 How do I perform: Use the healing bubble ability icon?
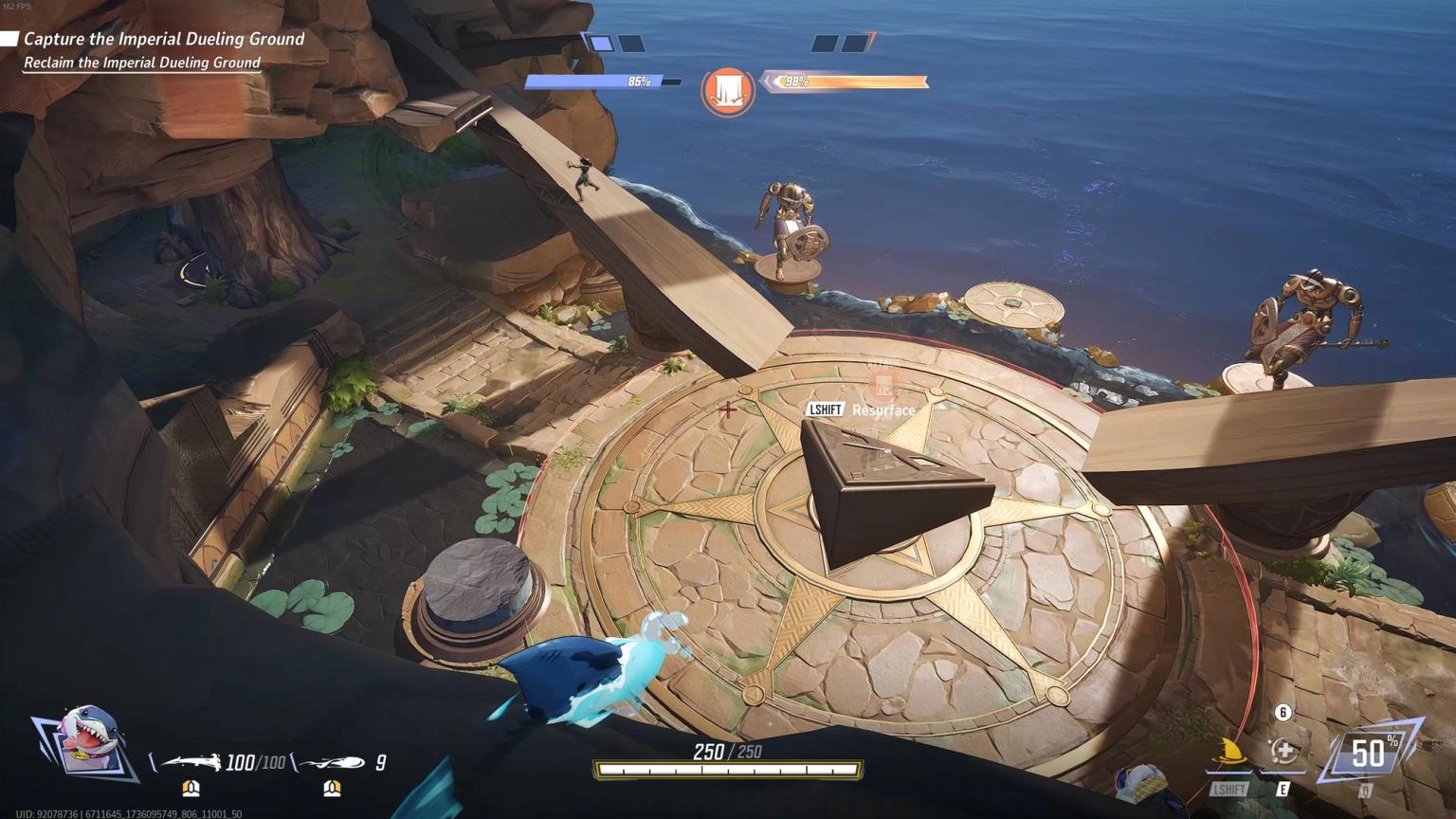[1283, 753]
